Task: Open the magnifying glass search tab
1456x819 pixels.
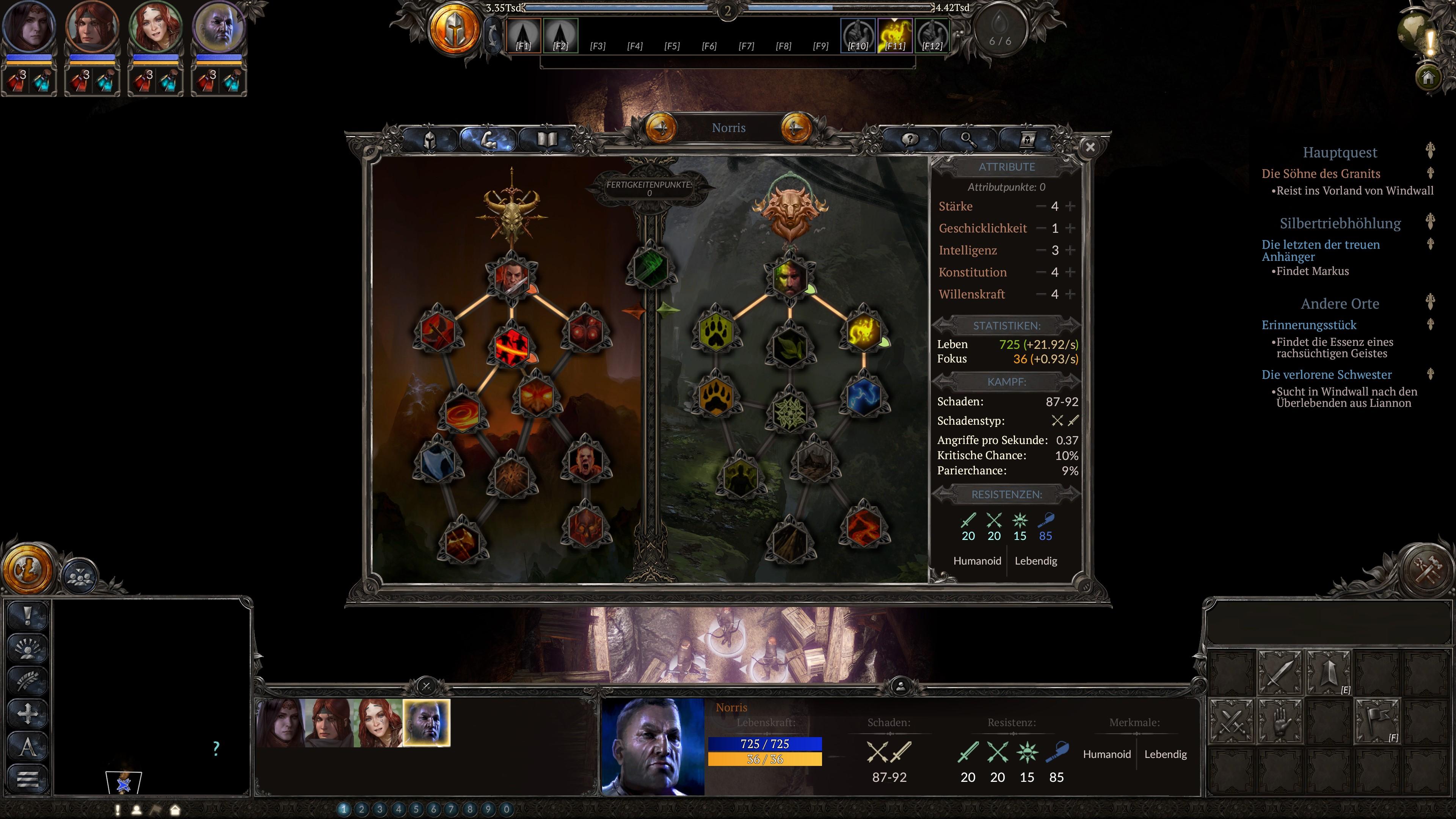Action: 968,140
